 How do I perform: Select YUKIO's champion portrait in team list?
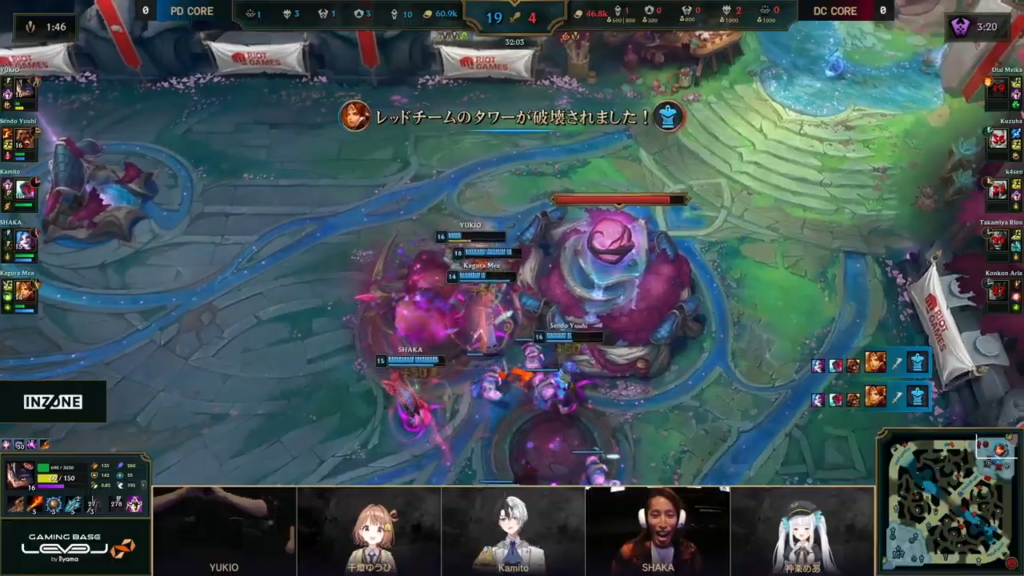point(25,93)
